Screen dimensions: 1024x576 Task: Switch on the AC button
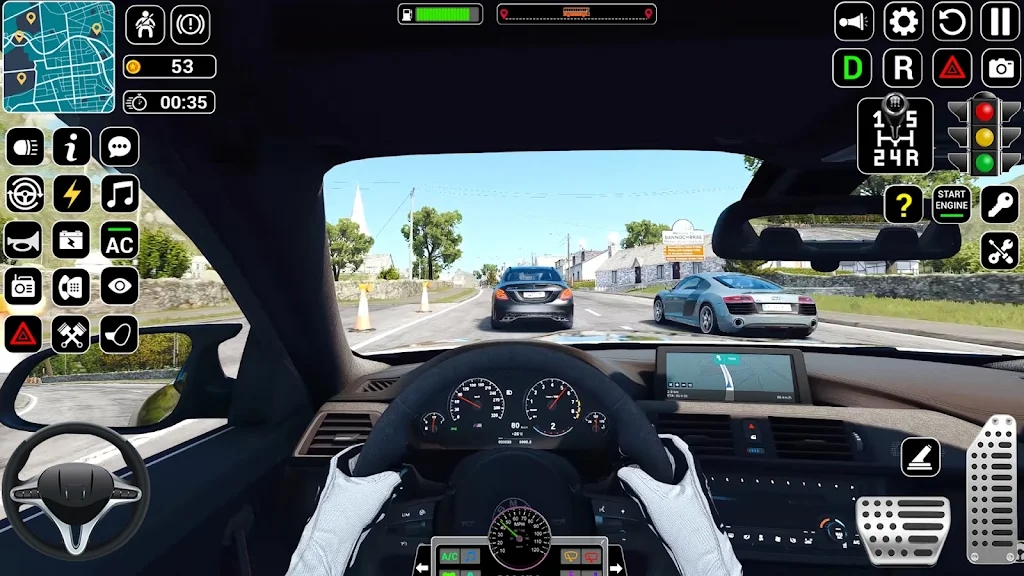point(120,241)
